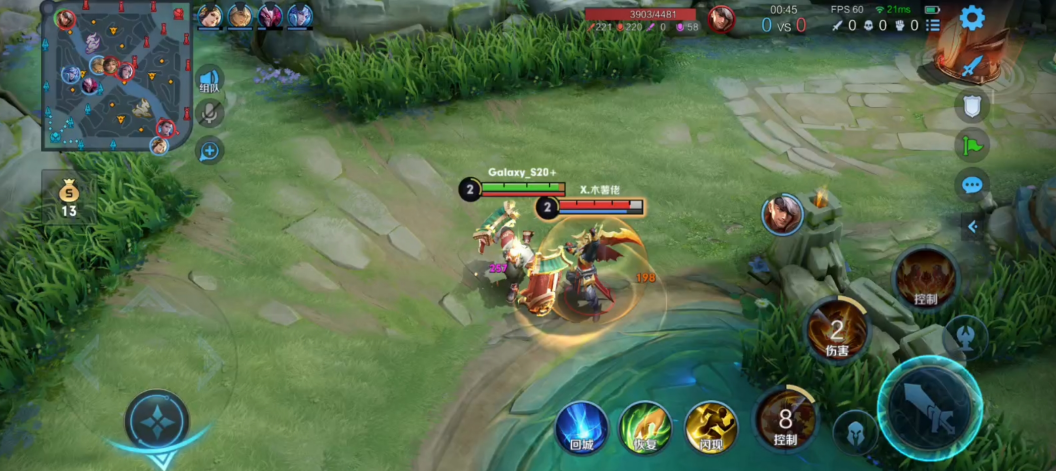Open the settings gear menu

coord(972,18)
